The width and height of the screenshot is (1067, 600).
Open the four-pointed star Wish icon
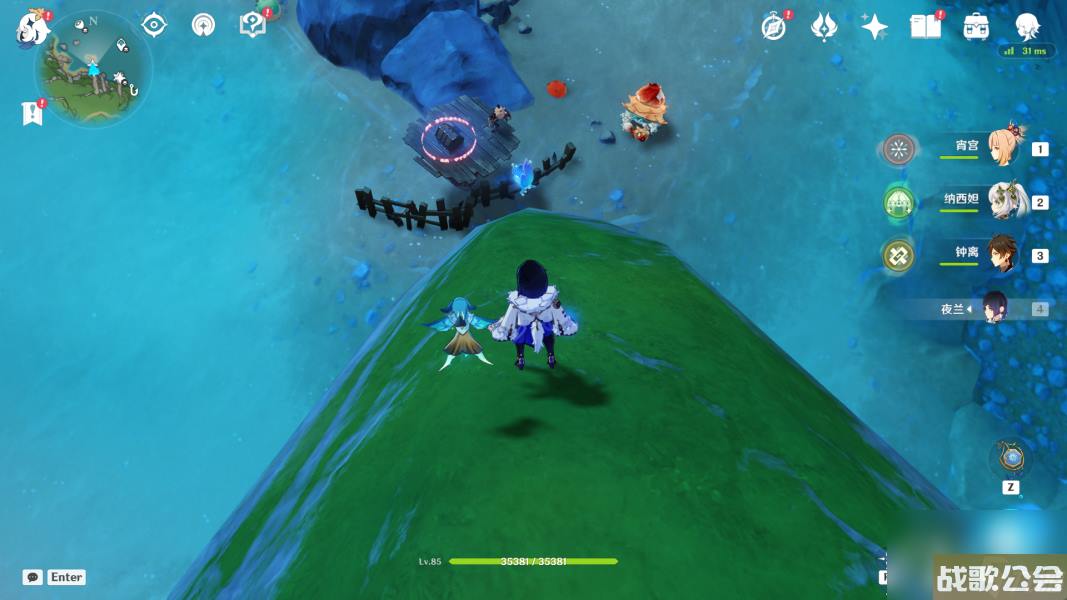pyautogui.click(x=874, y=27)
